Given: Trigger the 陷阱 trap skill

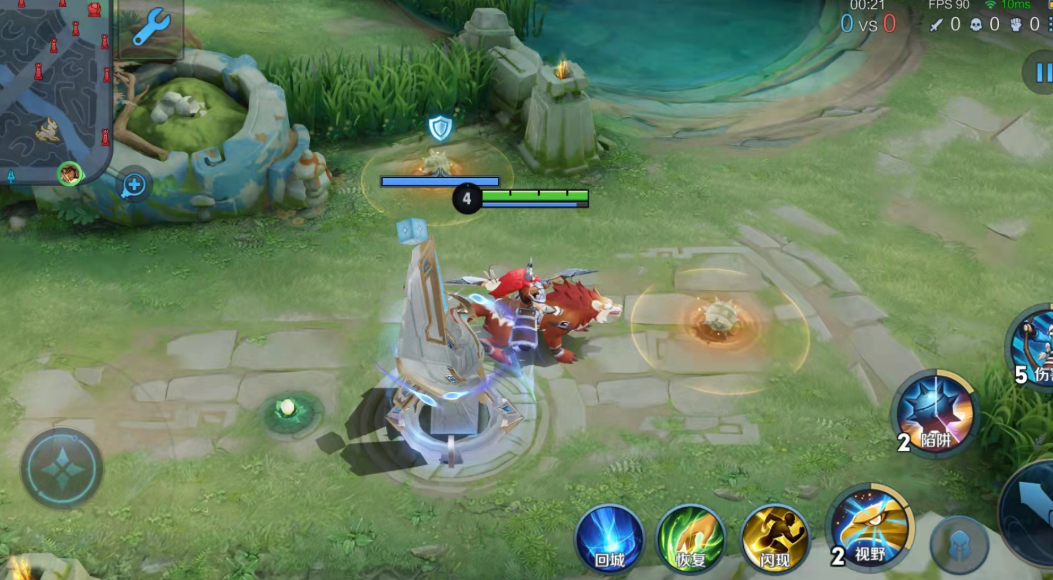Looking at the screenshot, I should click(x=936, y=413).
